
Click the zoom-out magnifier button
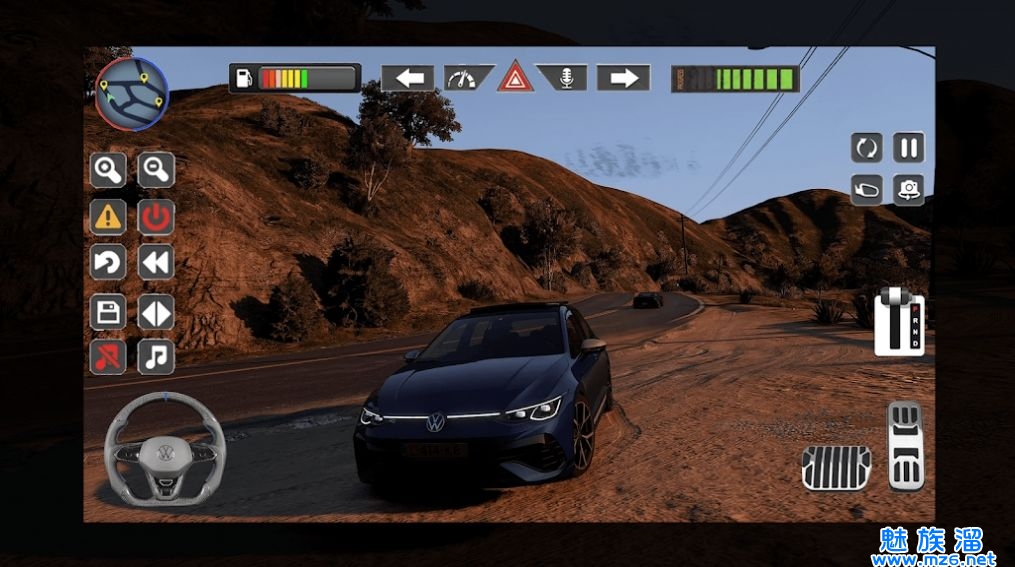click(156, 170)
